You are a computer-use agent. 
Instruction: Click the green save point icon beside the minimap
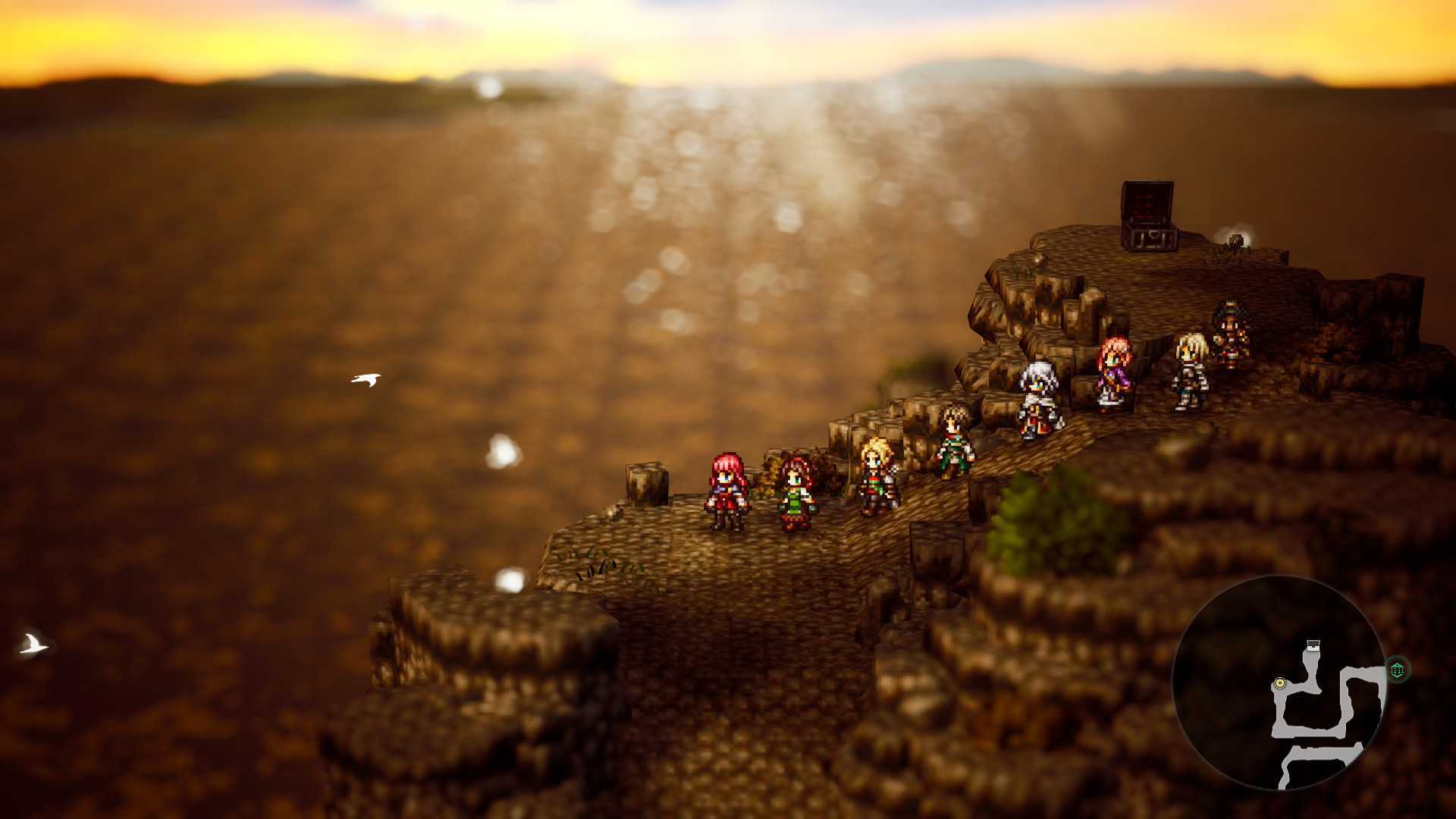point(1397,668)
